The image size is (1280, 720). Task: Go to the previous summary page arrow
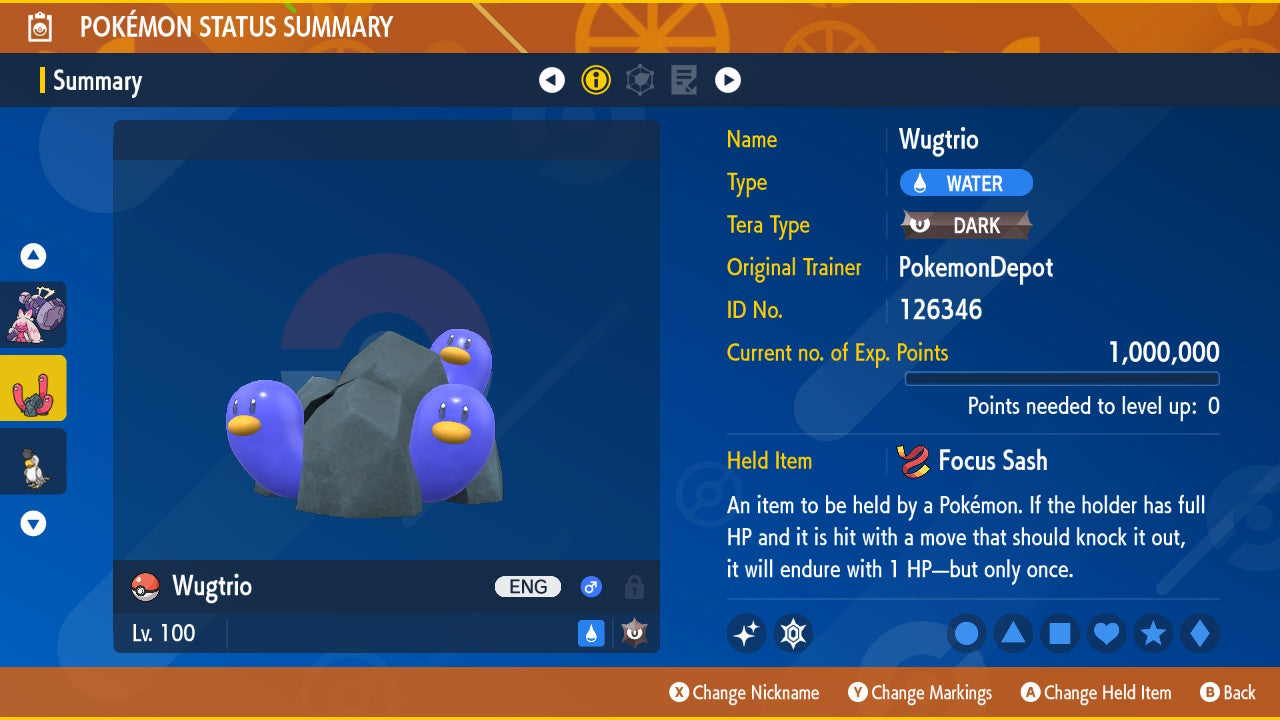[x=552, y=80]
